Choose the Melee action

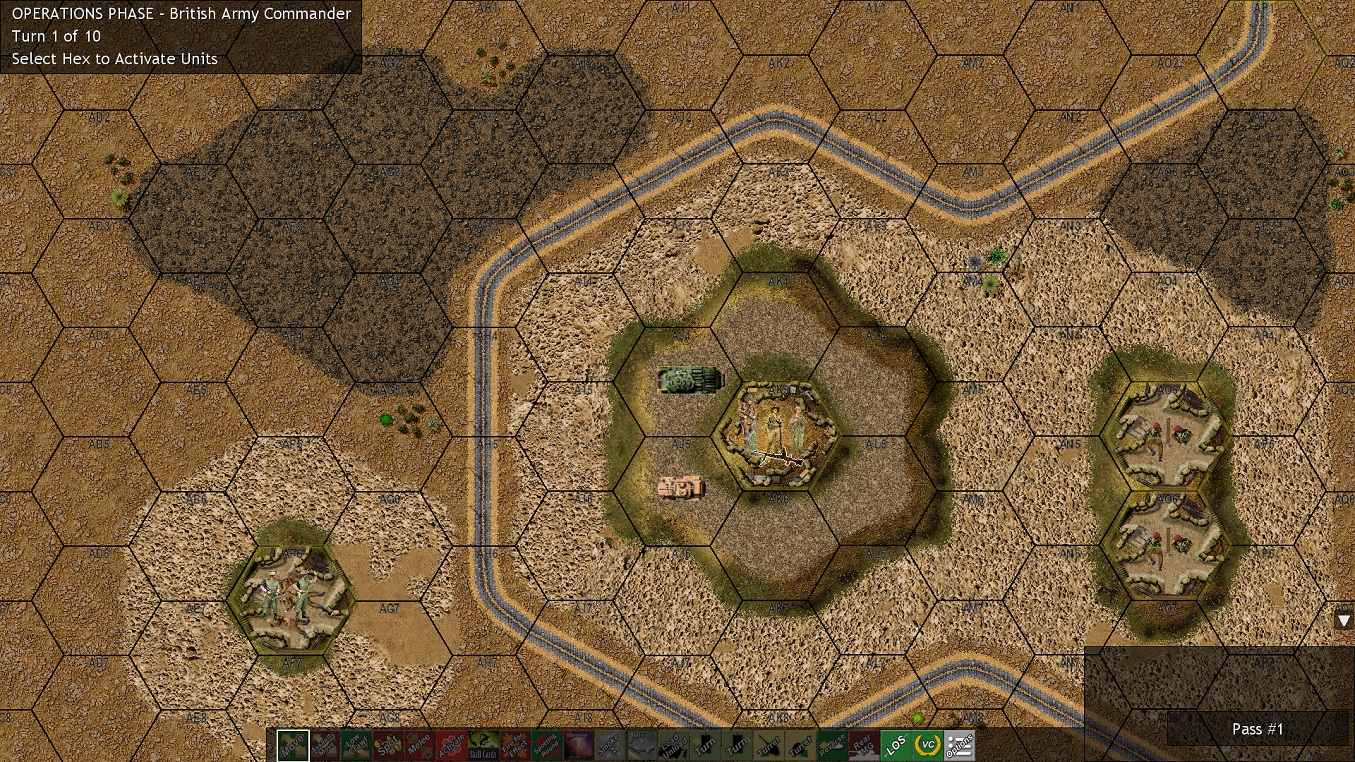pos(420,745)
